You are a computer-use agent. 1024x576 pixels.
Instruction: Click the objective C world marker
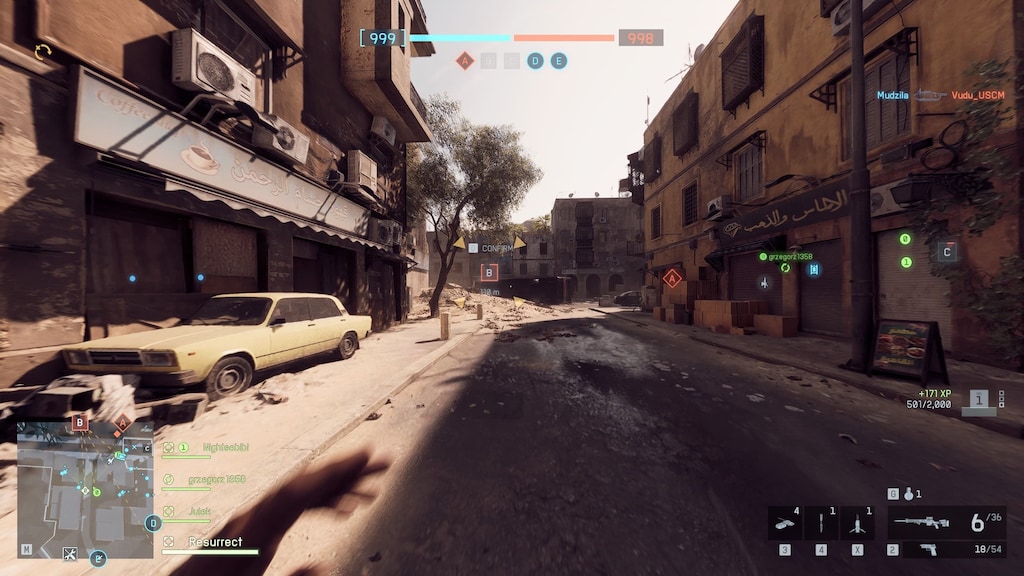946,252
